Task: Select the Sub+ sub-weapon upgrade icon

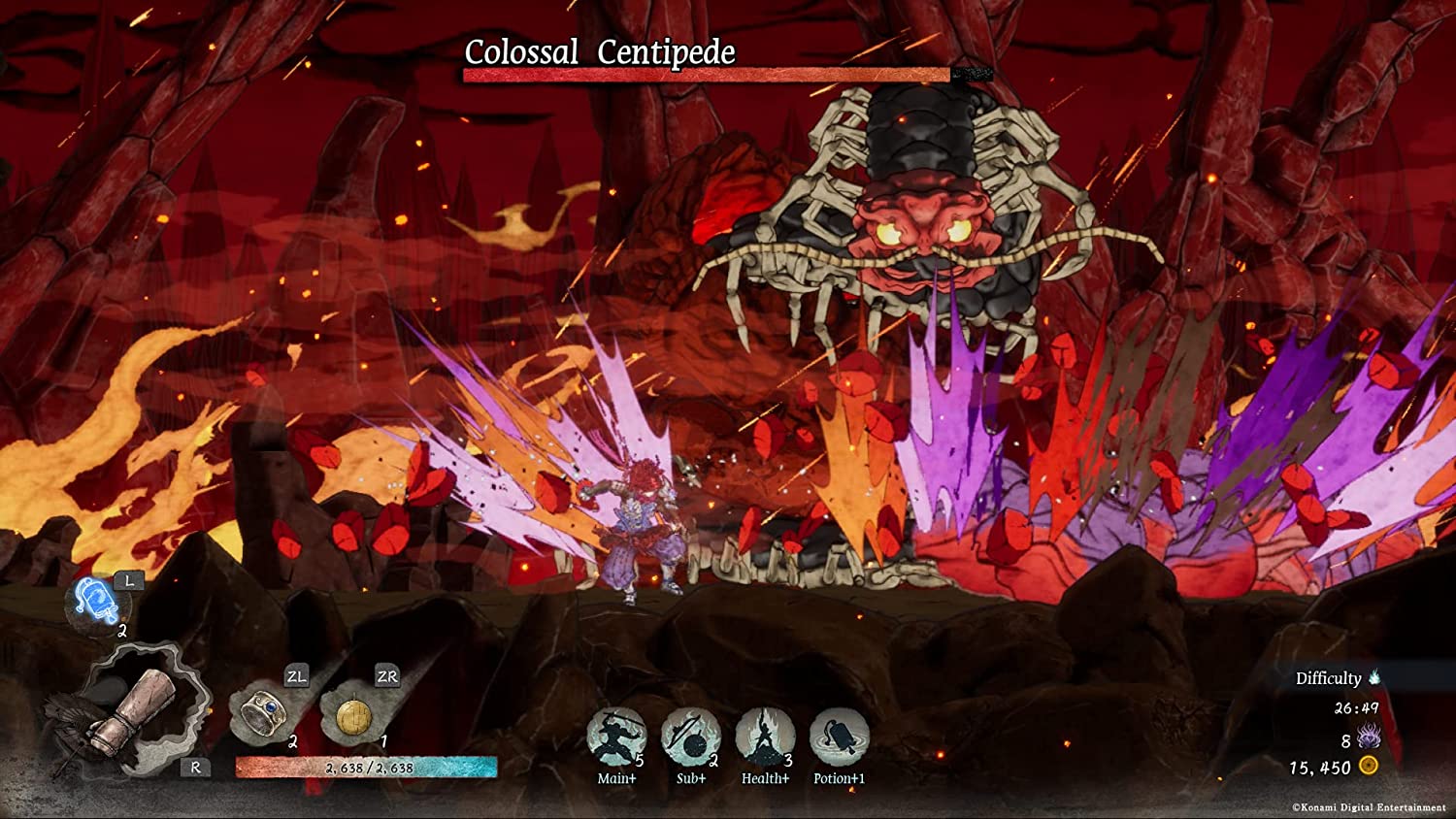Action: tap(690, 737)
